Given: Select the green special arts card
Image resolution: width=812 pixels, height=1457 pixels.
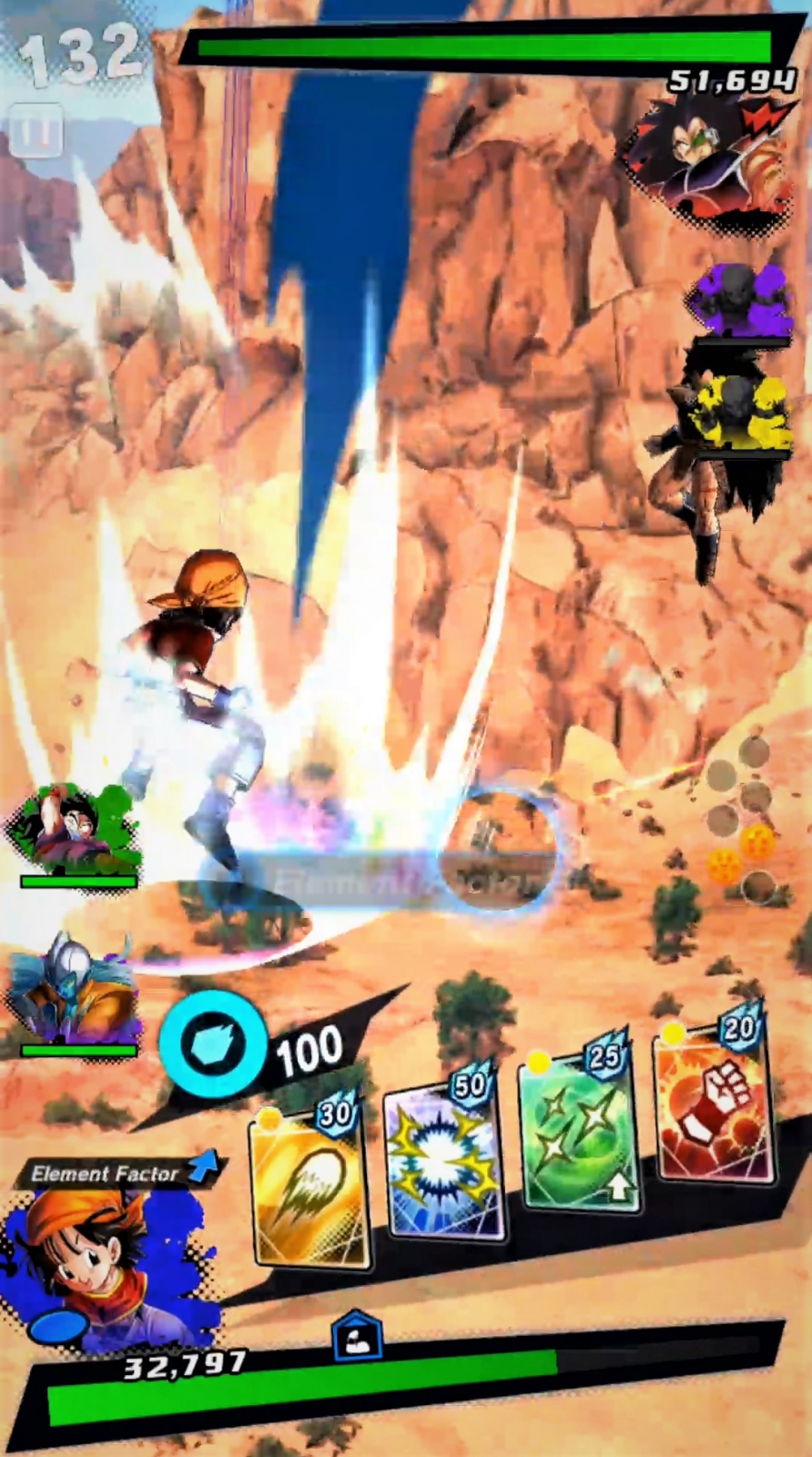Looking at the screenshot, I should click(579, 1132).
